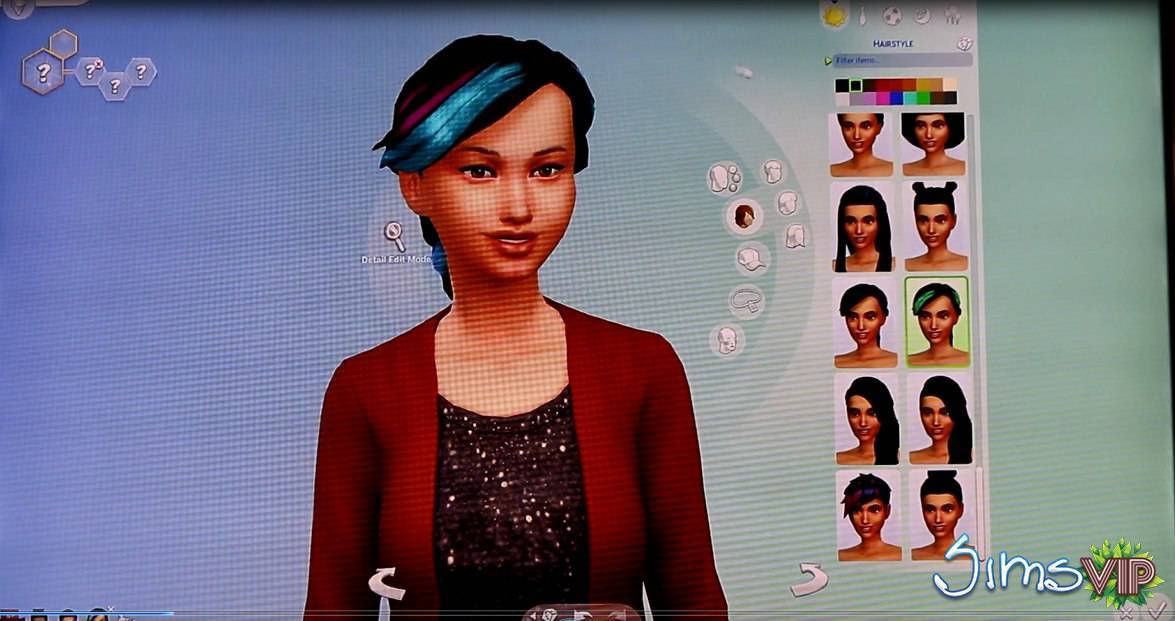The width and height of the screenshot is (1175, 621).
Task: Open the necklace accessories category icon
Action: (745, 299)
